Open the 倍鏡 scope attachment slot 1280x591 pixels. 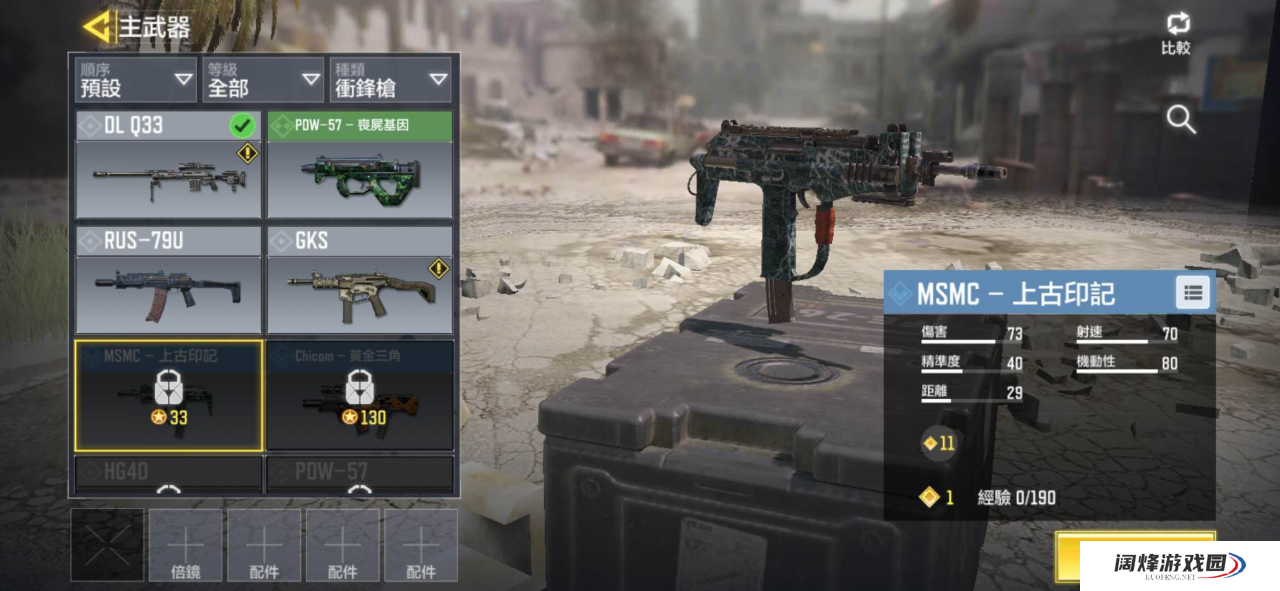[186, 546]
